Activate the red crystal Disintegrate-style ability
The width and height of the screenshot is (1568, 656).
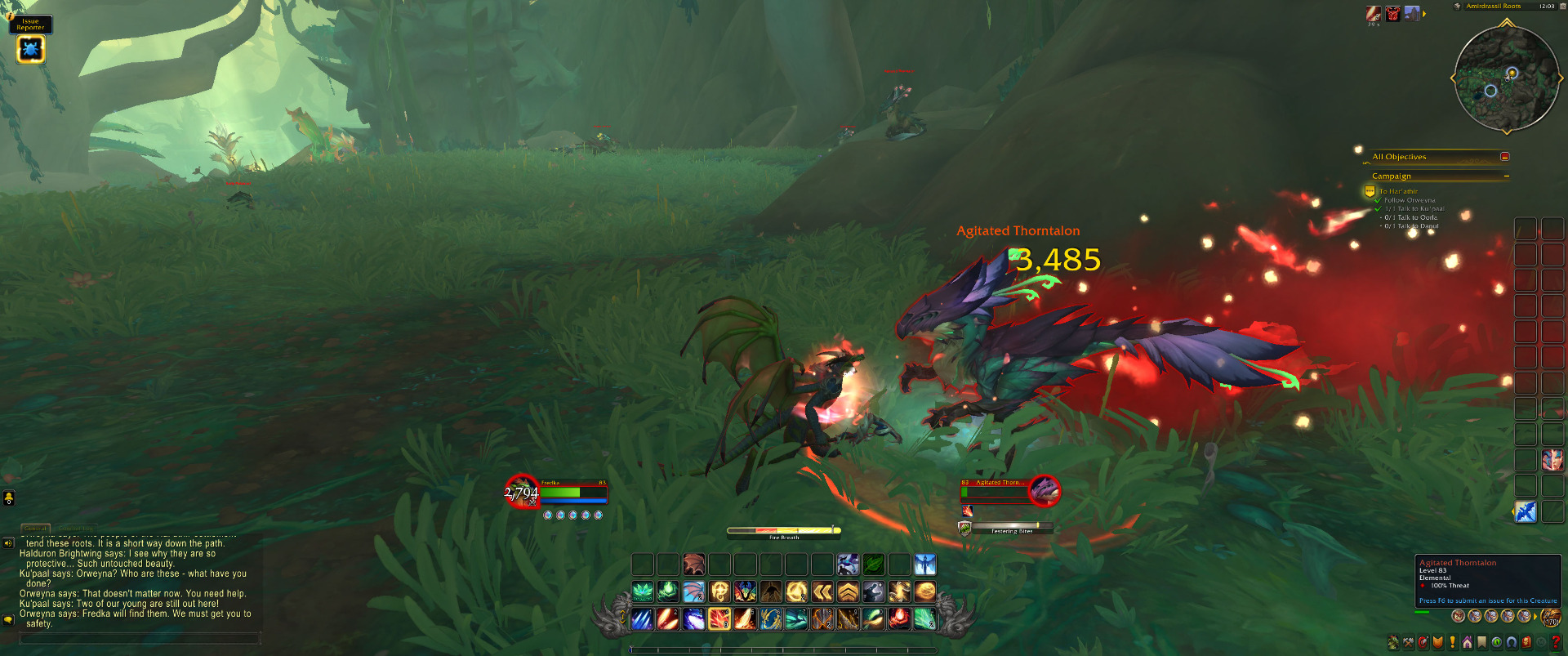[x=899, y=619]
